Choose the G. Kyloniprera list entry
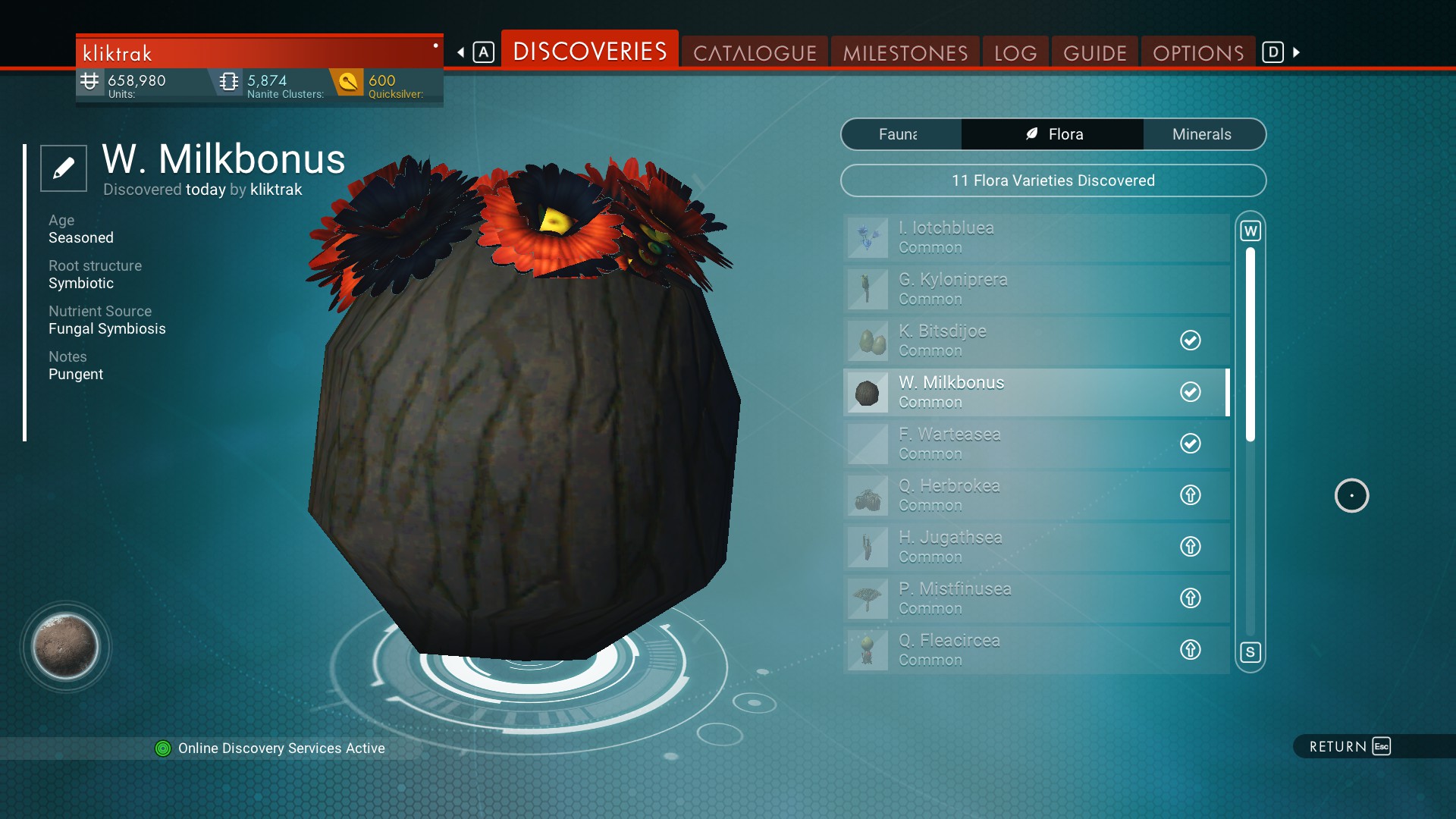1456x819 pixels. (1035, 289)
